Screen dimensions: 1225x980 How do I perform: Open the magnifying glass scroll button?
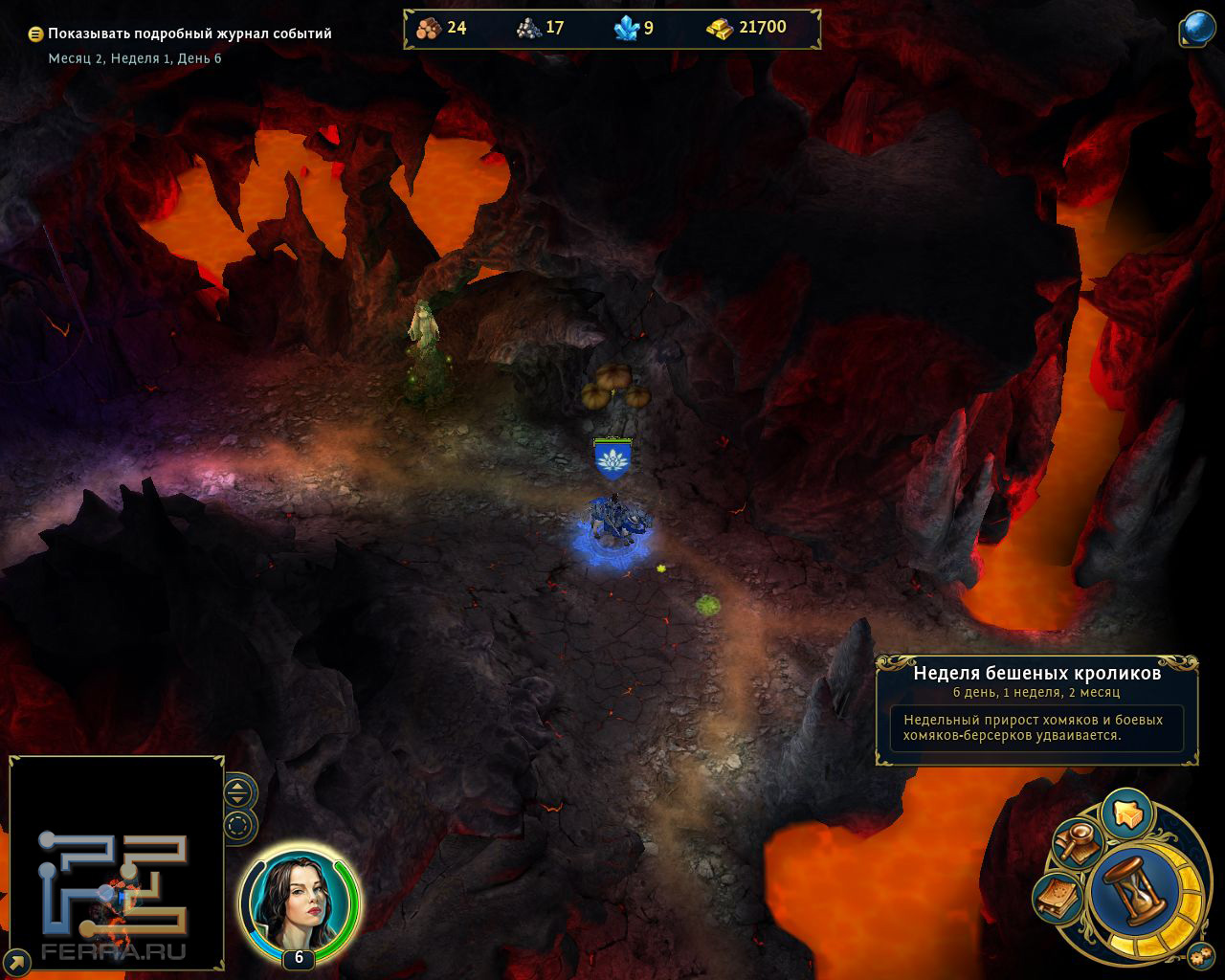[1078, 841]
